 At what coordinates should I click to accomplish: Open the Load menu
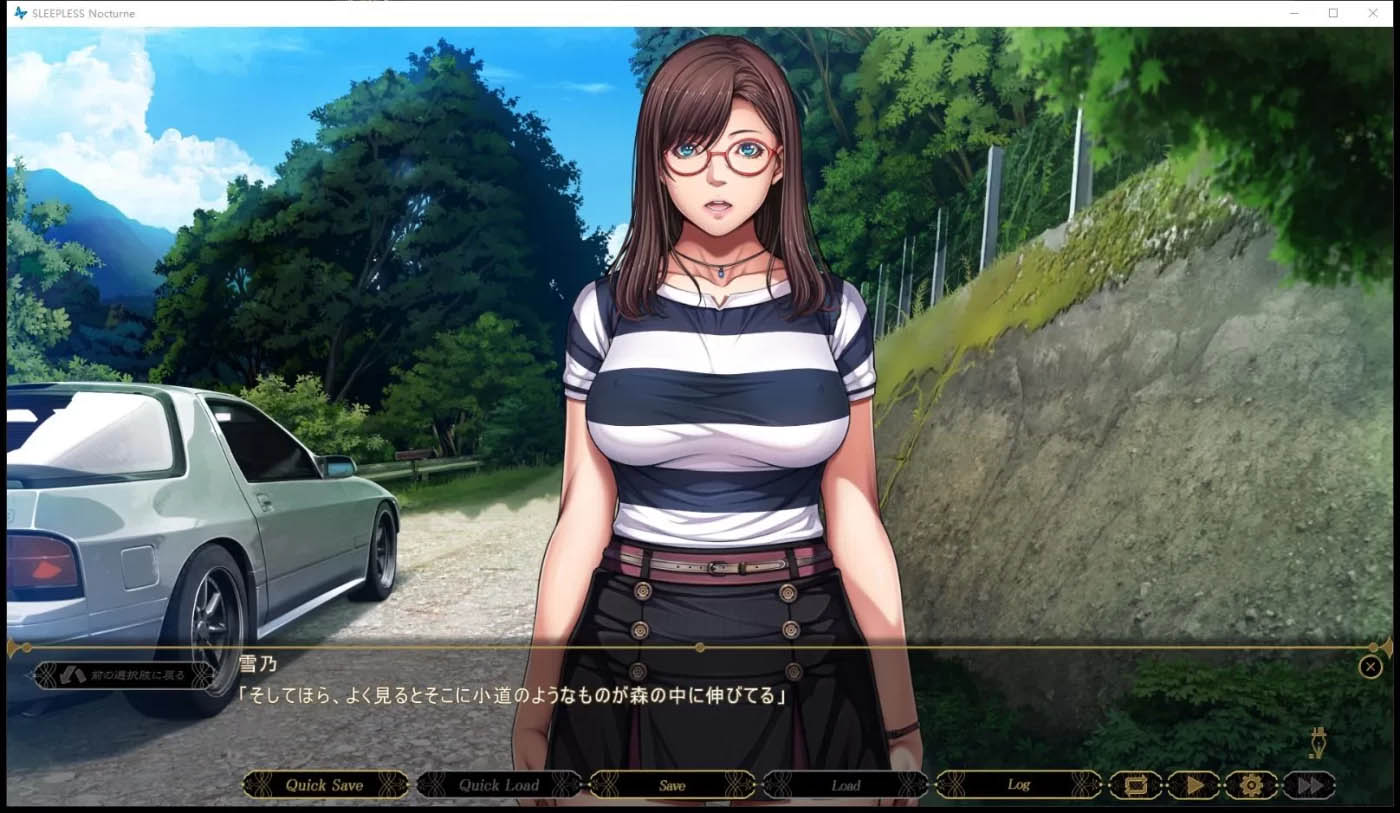(x=845, y=785)
